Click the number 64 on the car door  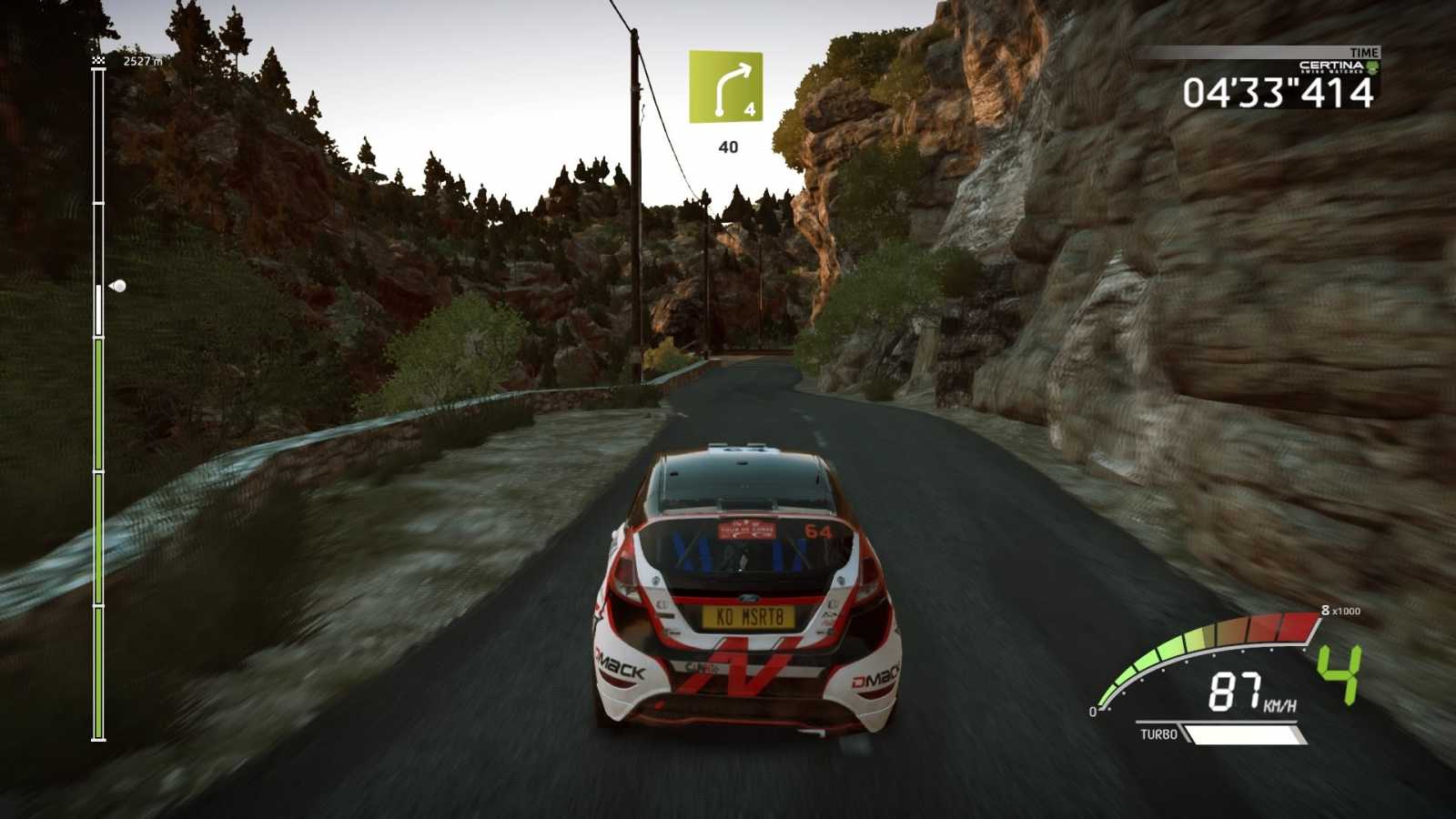[817, 529]
